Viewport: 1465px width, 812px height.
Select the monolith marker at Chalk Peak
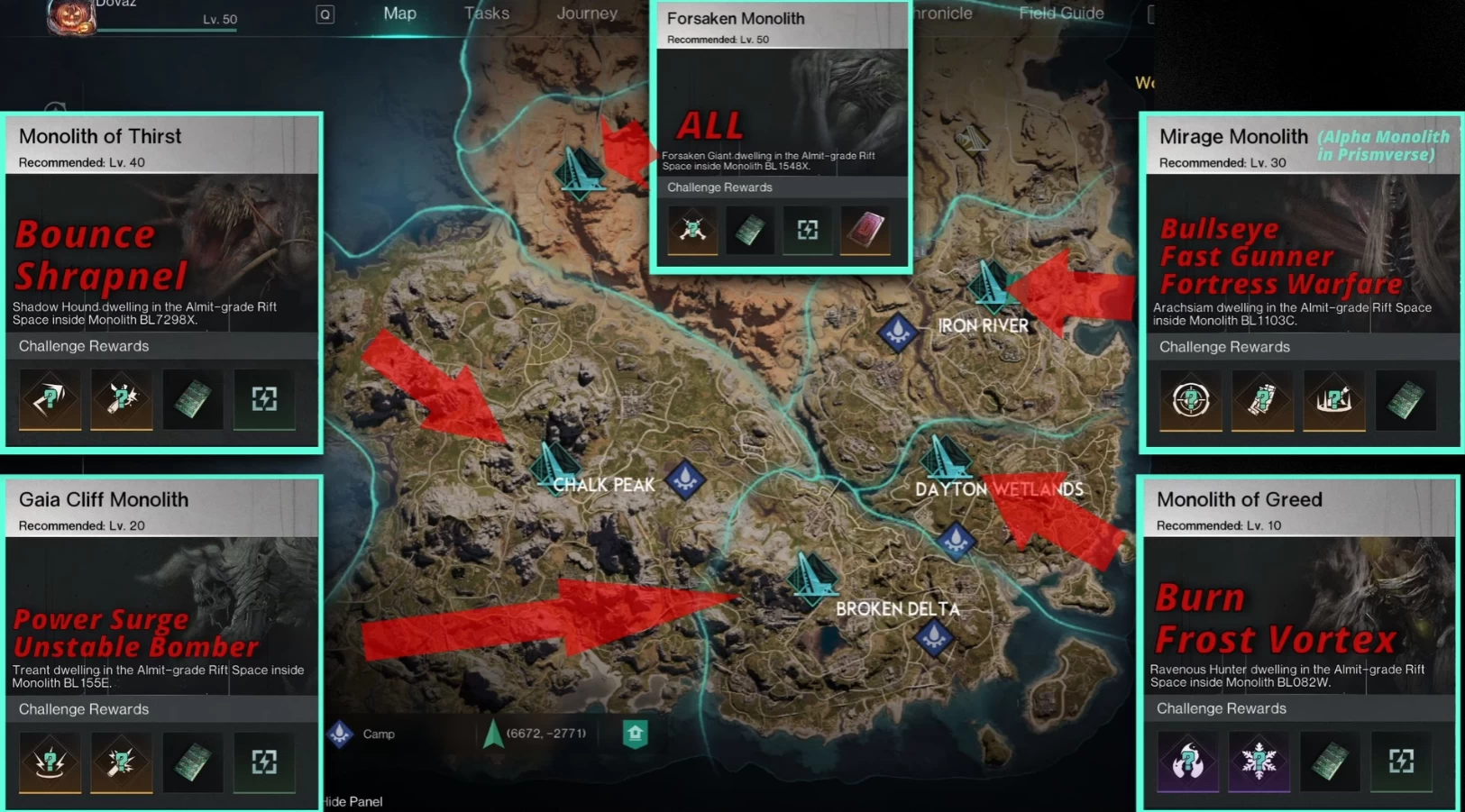tap(552, 464)
